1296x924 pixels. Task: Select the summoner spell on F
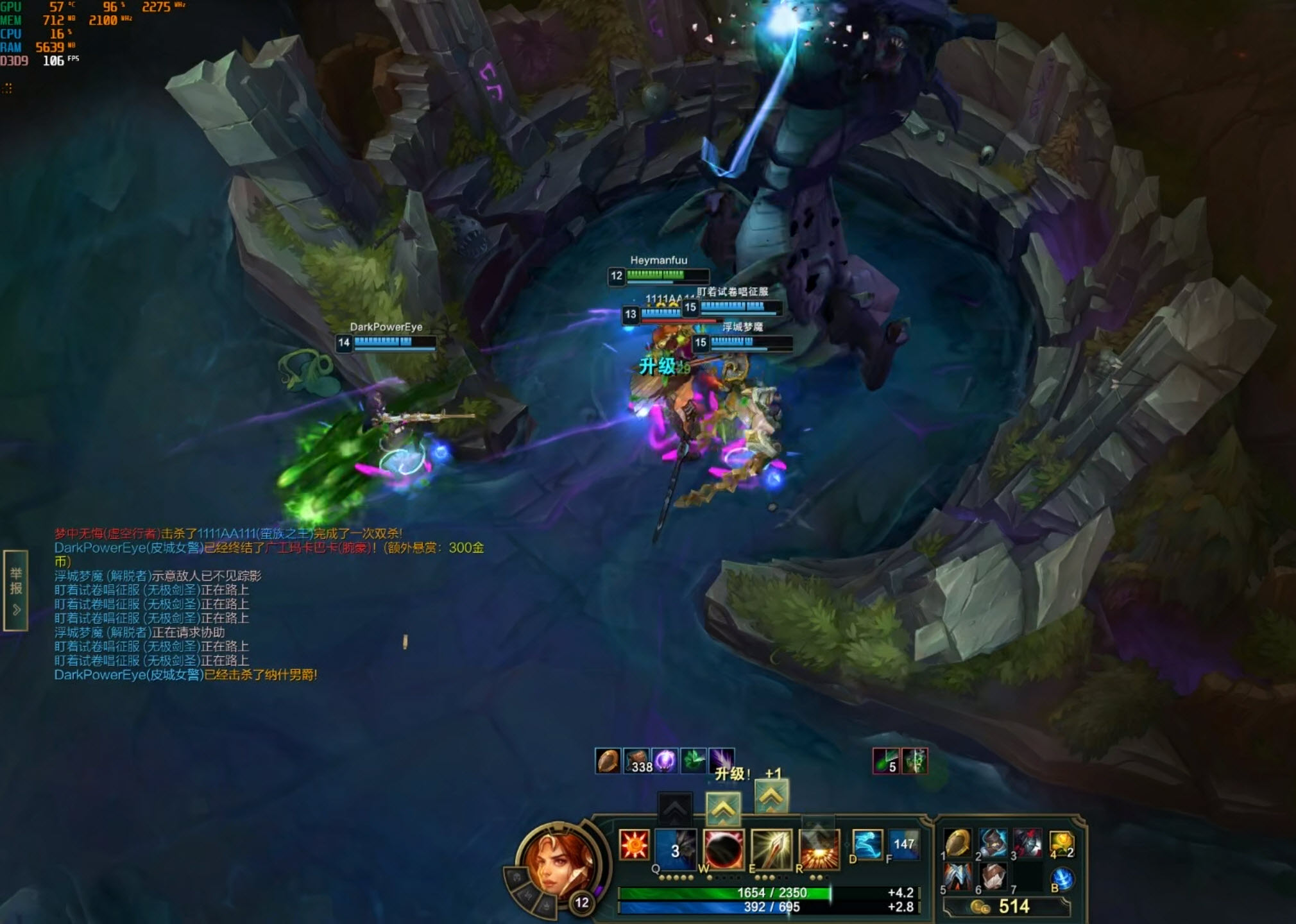click(903, 844)
